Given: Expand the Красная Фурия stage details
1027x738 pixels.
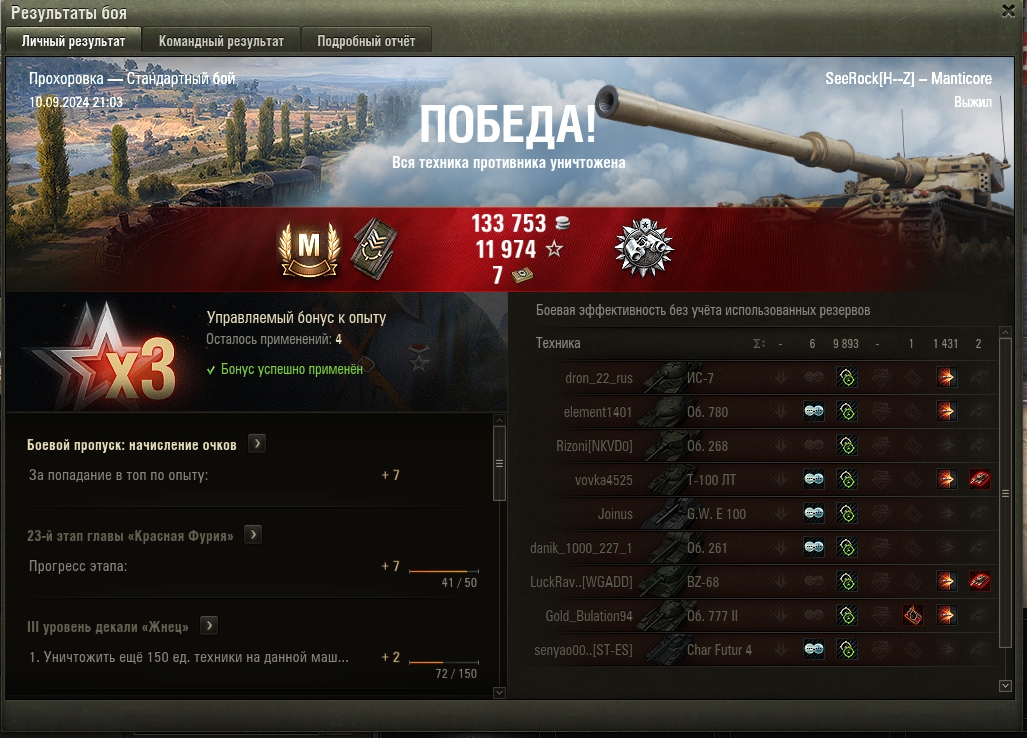Looking at the screenshot, I should [x=253, y=535].
